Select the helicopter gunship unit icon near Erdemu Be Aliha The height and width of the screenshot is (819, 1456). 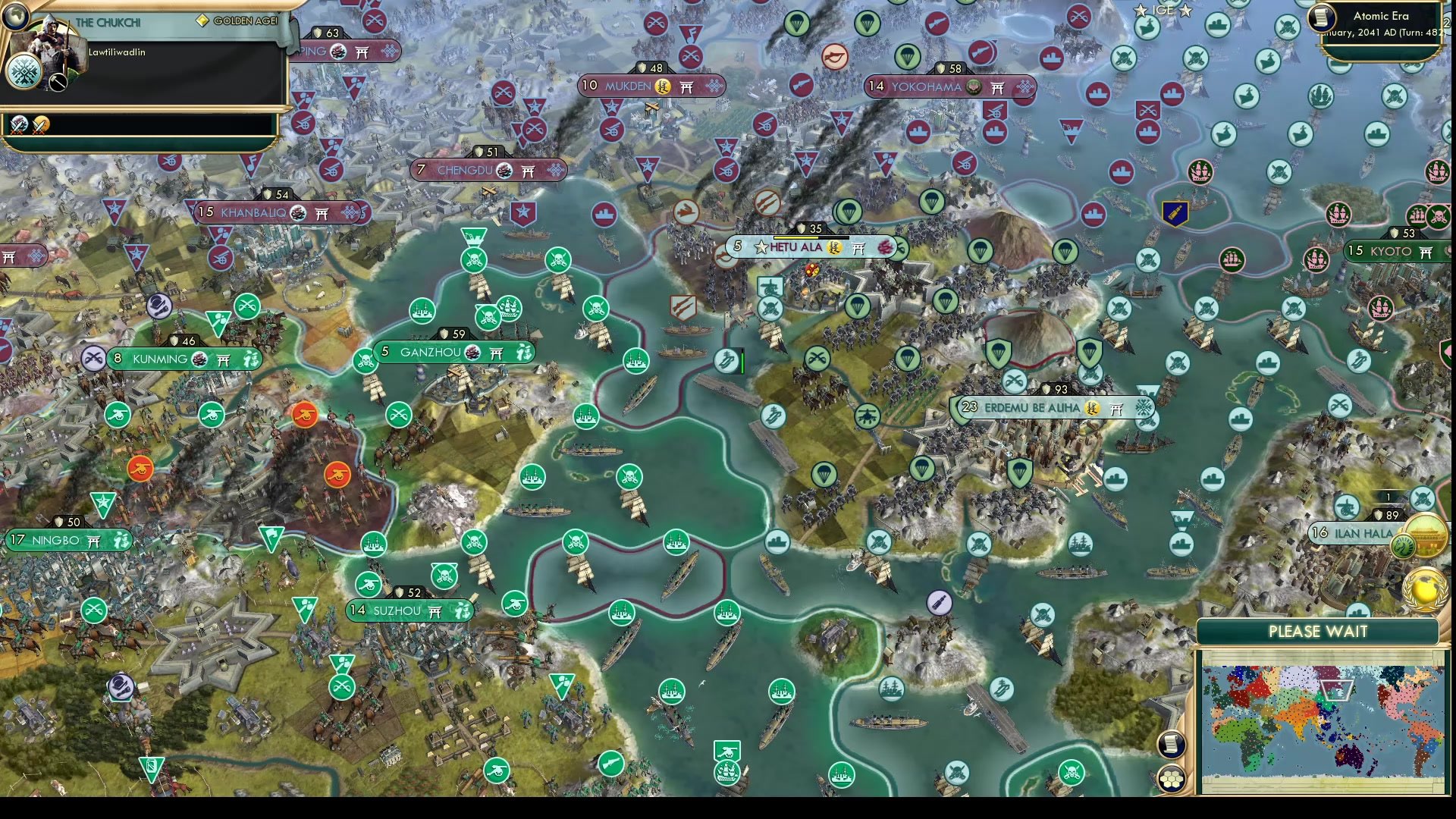(868, 417)
